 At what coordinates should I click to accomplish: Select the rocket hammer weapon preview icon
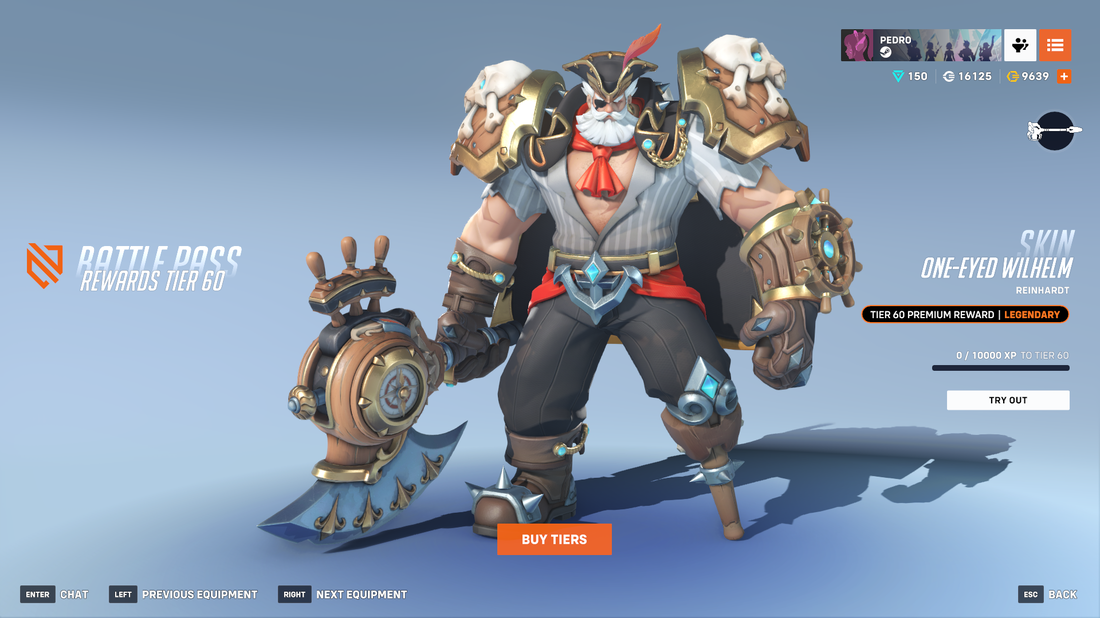coord(1054,131)
